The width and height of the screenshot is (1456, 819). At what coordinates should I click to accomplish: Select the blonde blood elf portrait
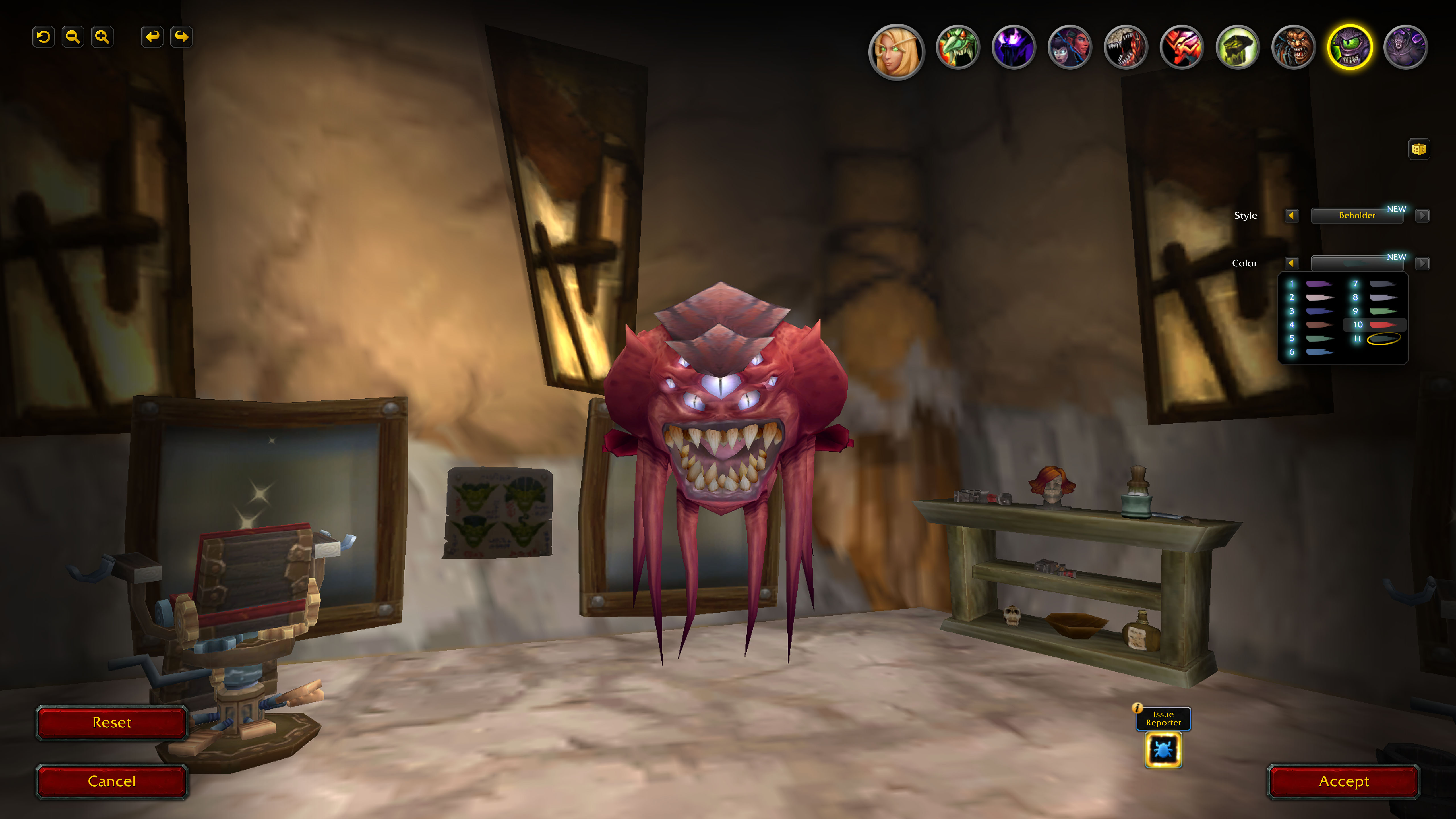896,51
